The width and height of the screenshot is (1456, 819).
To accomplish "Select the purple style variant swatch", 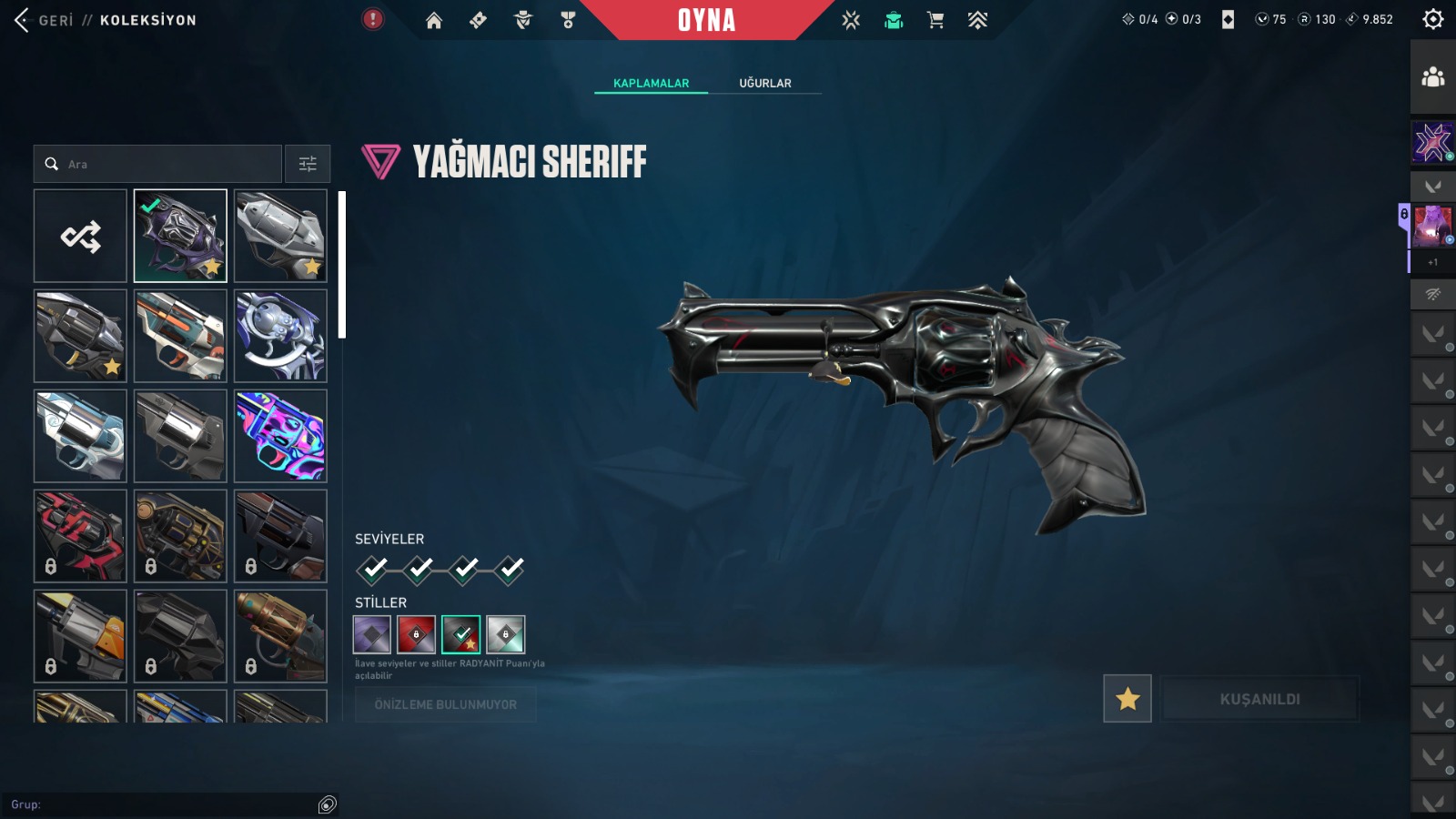I will tap(372, 634).
